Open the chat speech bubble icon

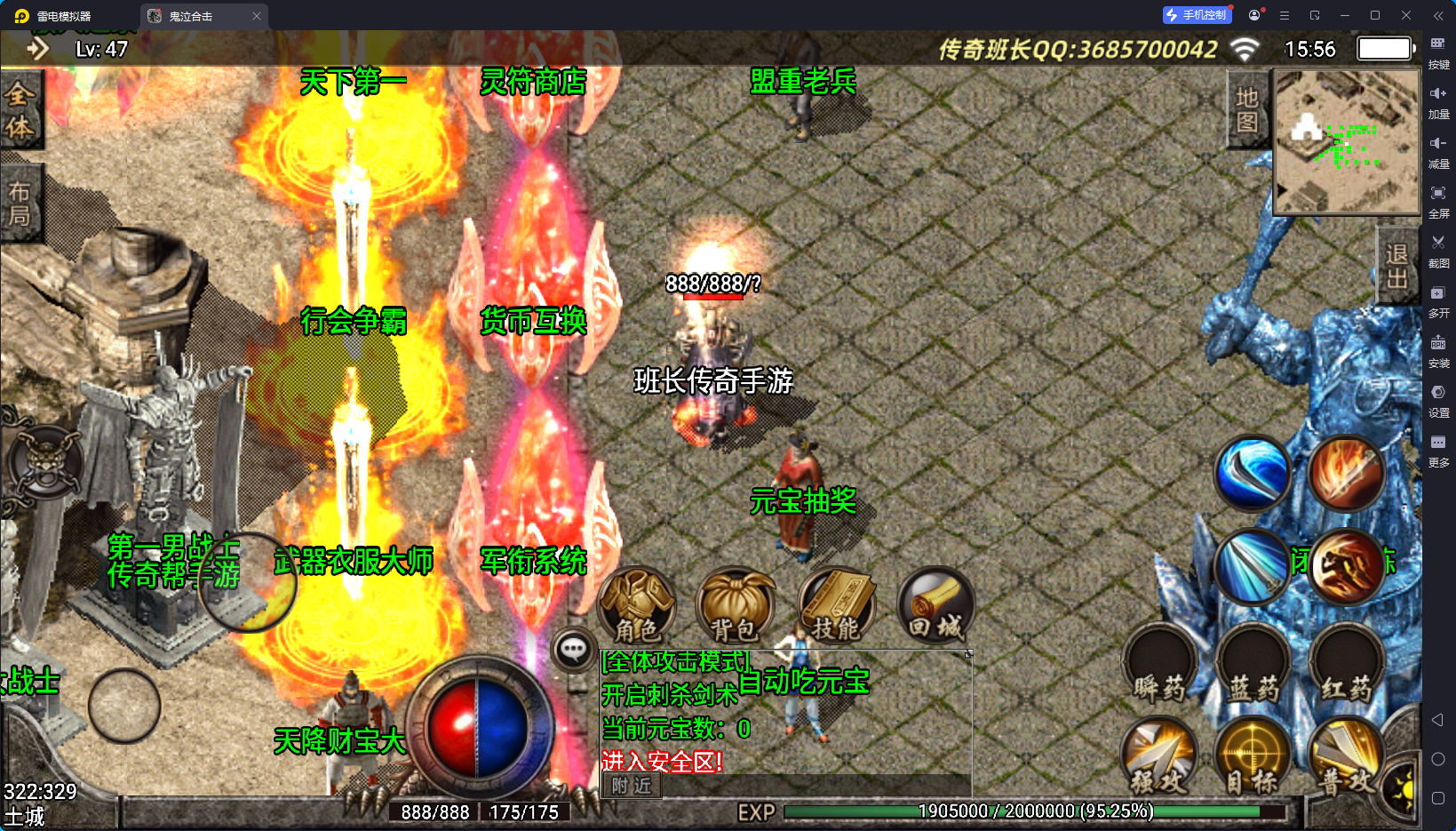tap(573, 650)
